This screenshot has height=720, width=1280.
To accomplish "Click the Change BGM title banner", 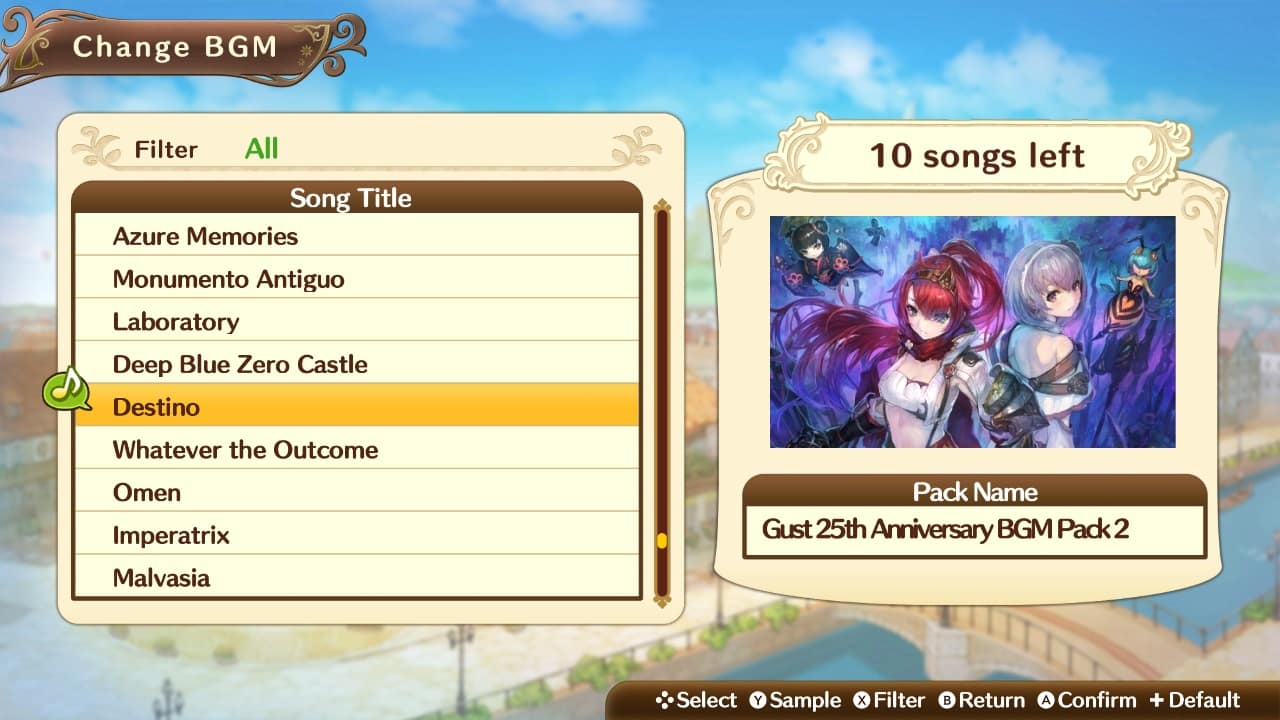I will [x=175, y=46].
